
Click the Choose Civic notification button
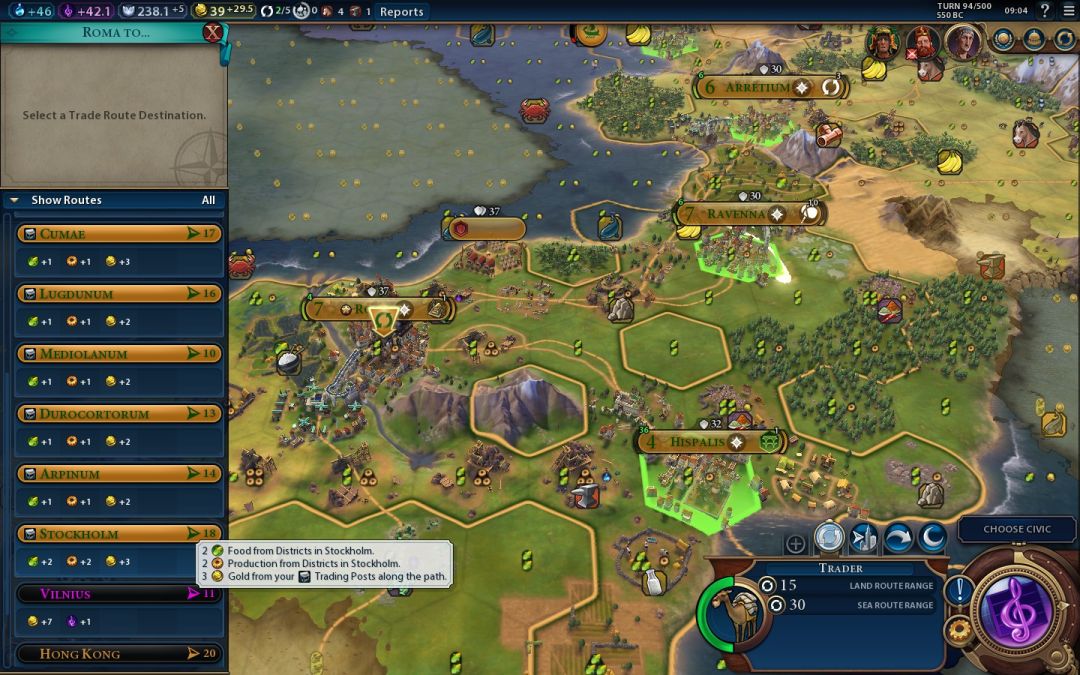[x=1017, y=529]
